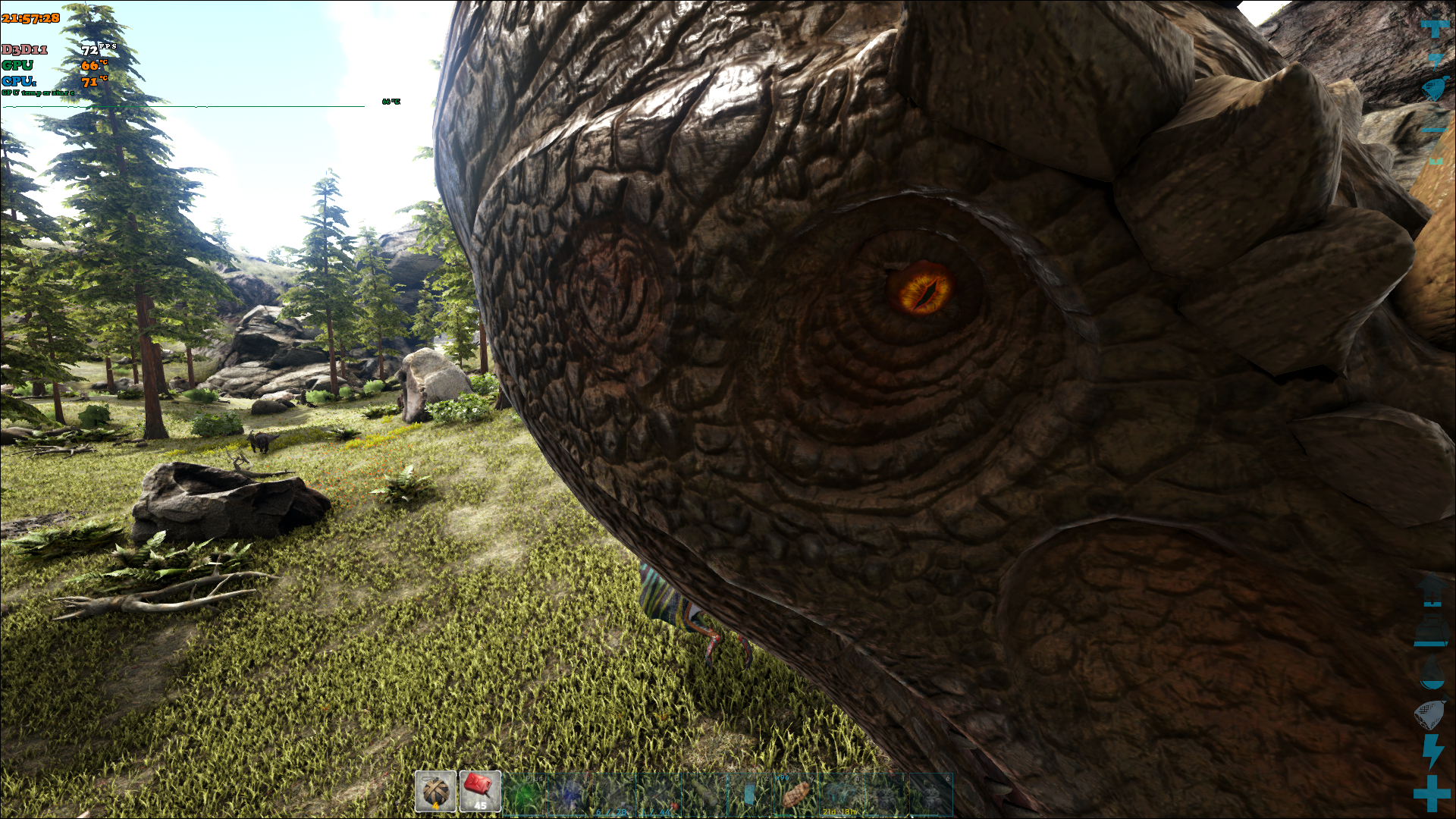Choose the hotbar weapon showing 6 / 28
Screen dimensions: 1456x819
click(x=613, y=794)
